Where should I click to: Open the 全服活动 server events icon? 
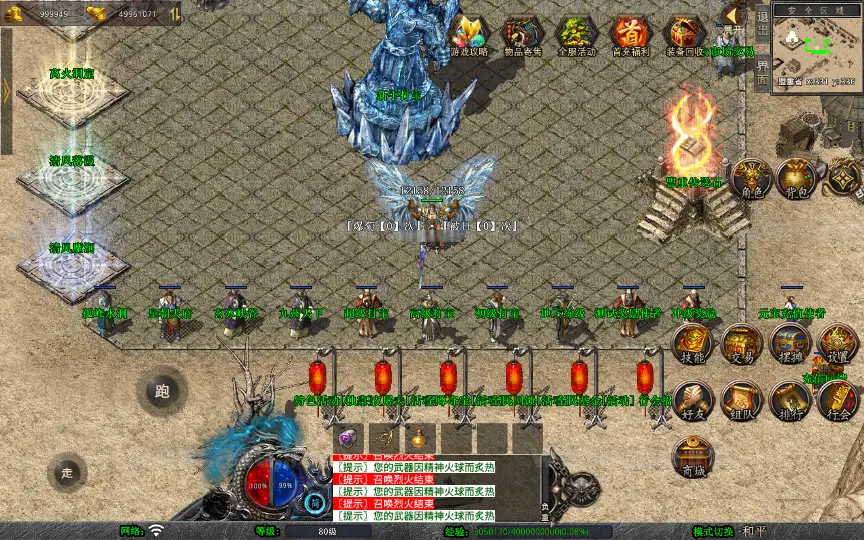coord(576,34)
